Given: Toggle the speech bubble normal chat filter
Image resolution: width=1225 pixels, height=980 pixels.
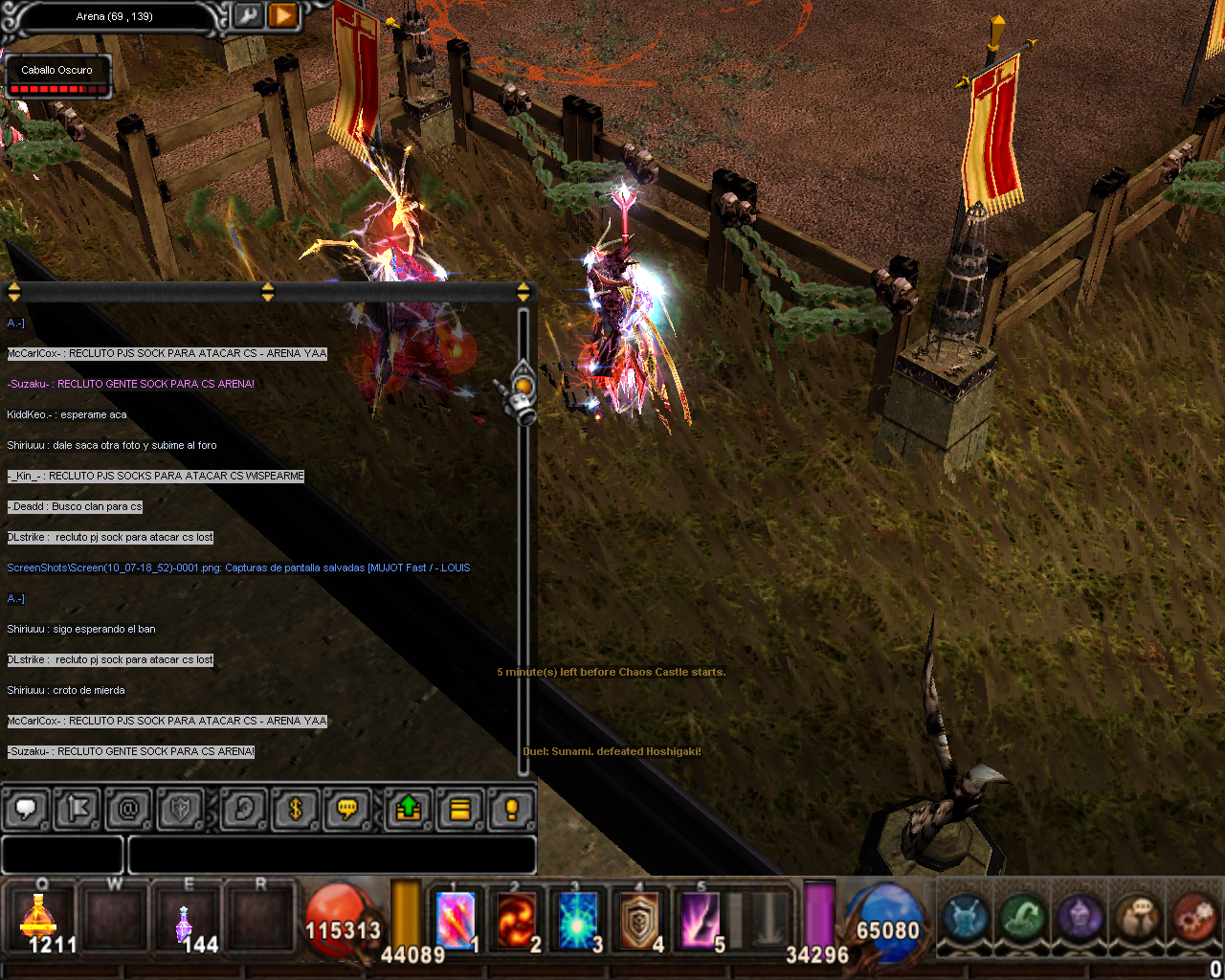Looking at the screenshot, I should [27, 810].
